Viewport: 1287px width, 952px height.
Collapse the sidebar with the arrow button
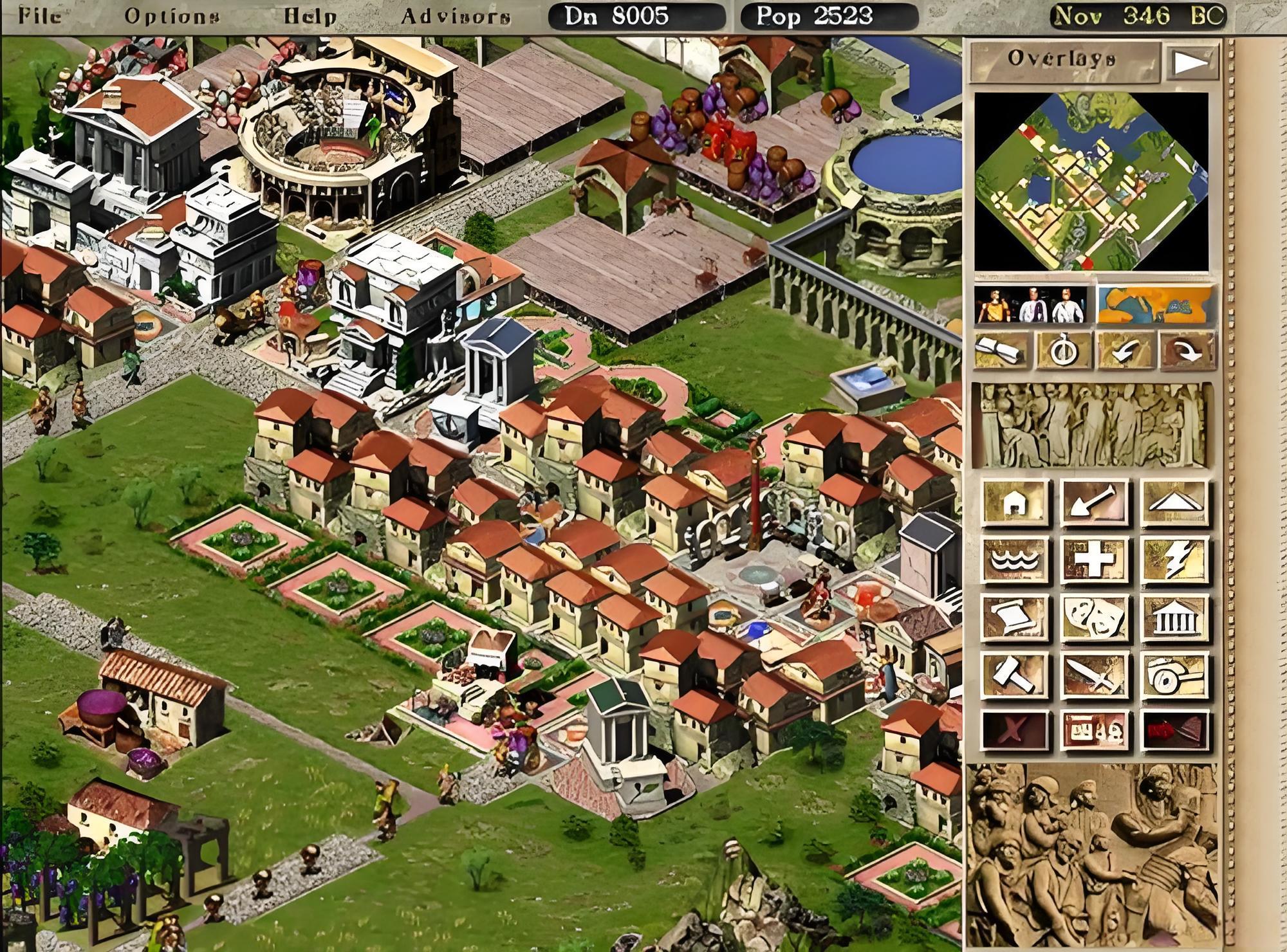tap(1192, 62)
